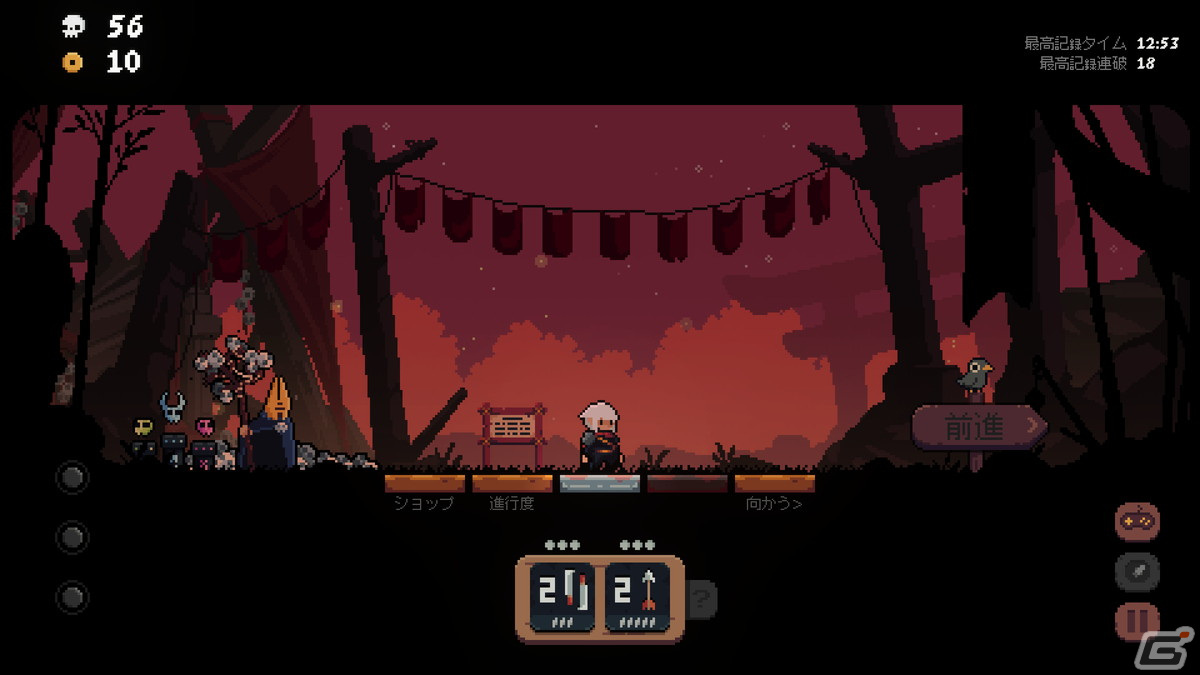Click the dark round sword icon button
Image resolution: width=1200 pixels, height=675 pixels.
point(1137,572)
